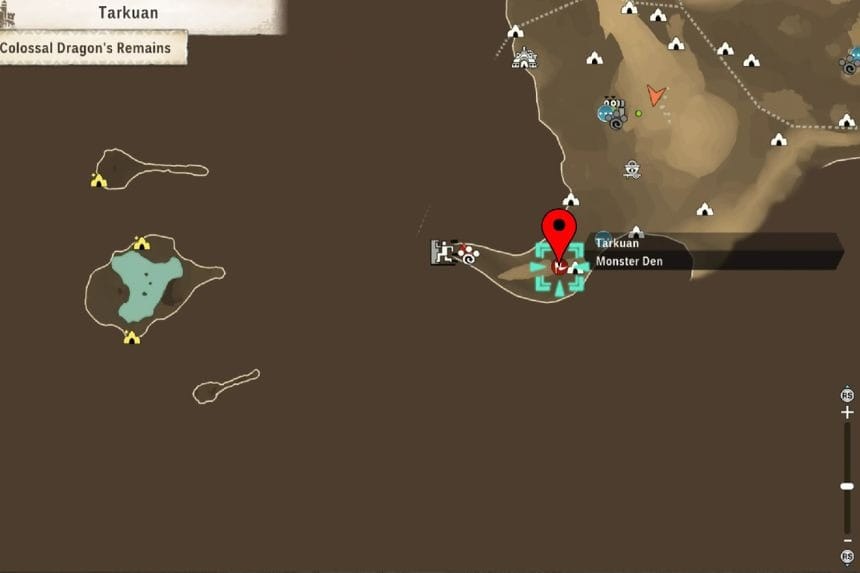Click the Tarkuan region header
The height and width of the screenshot is (573, 860).
(x=130, y=13)
